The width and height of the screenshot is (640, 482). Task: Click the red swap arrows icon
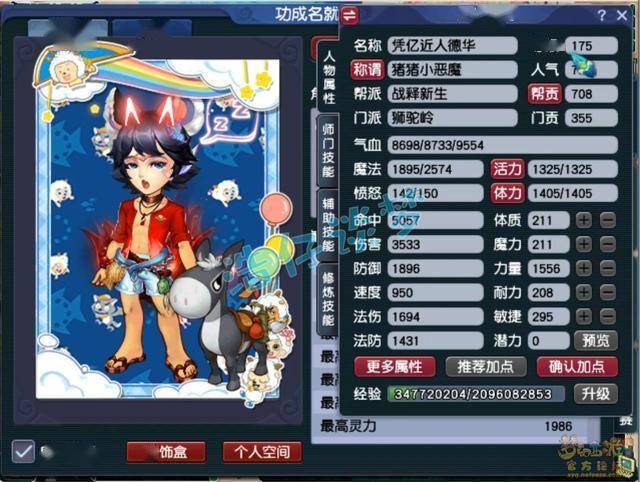[349, 16]
